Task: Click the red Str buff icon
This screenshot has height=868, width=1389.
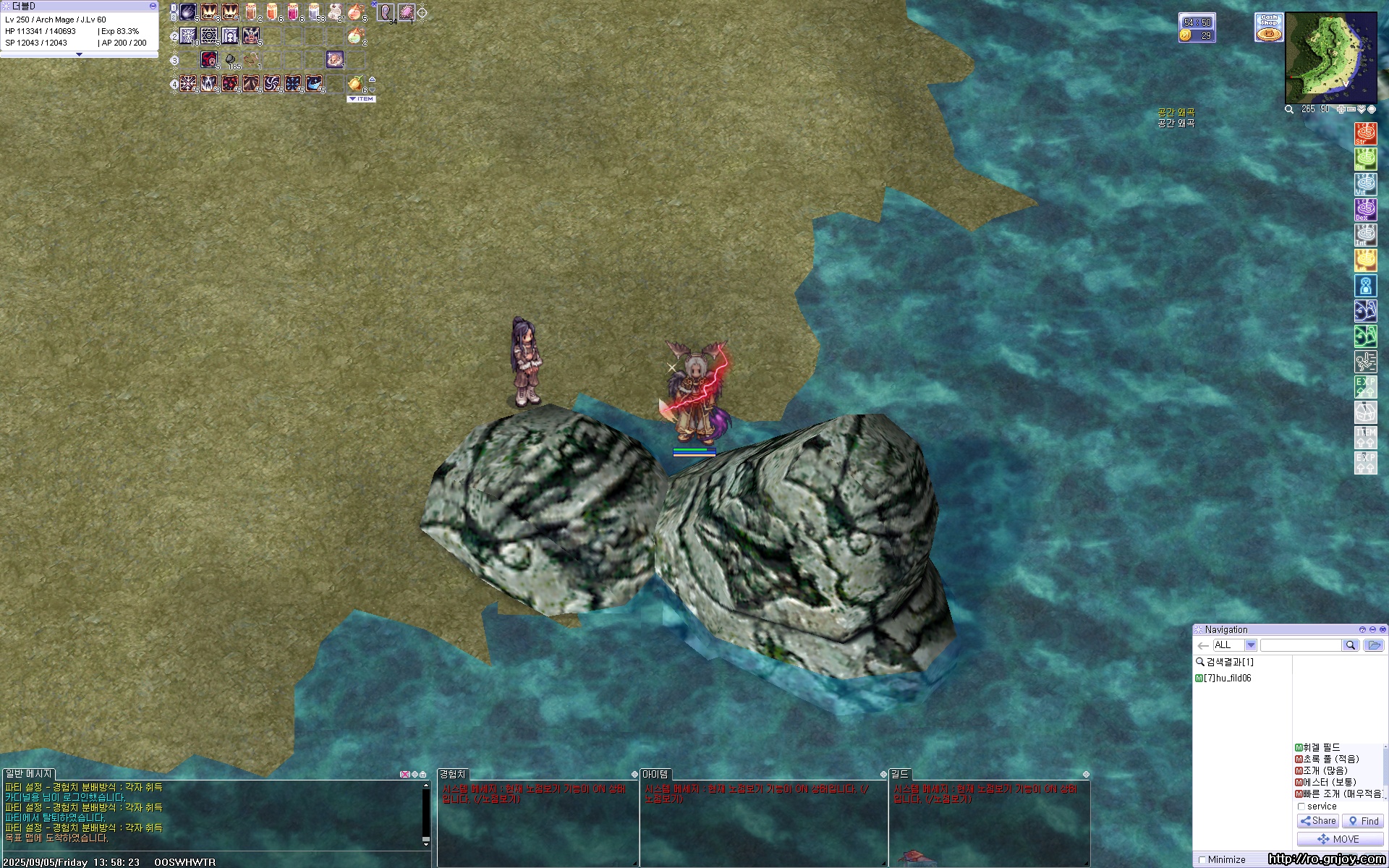Action: pos(1365,134)
